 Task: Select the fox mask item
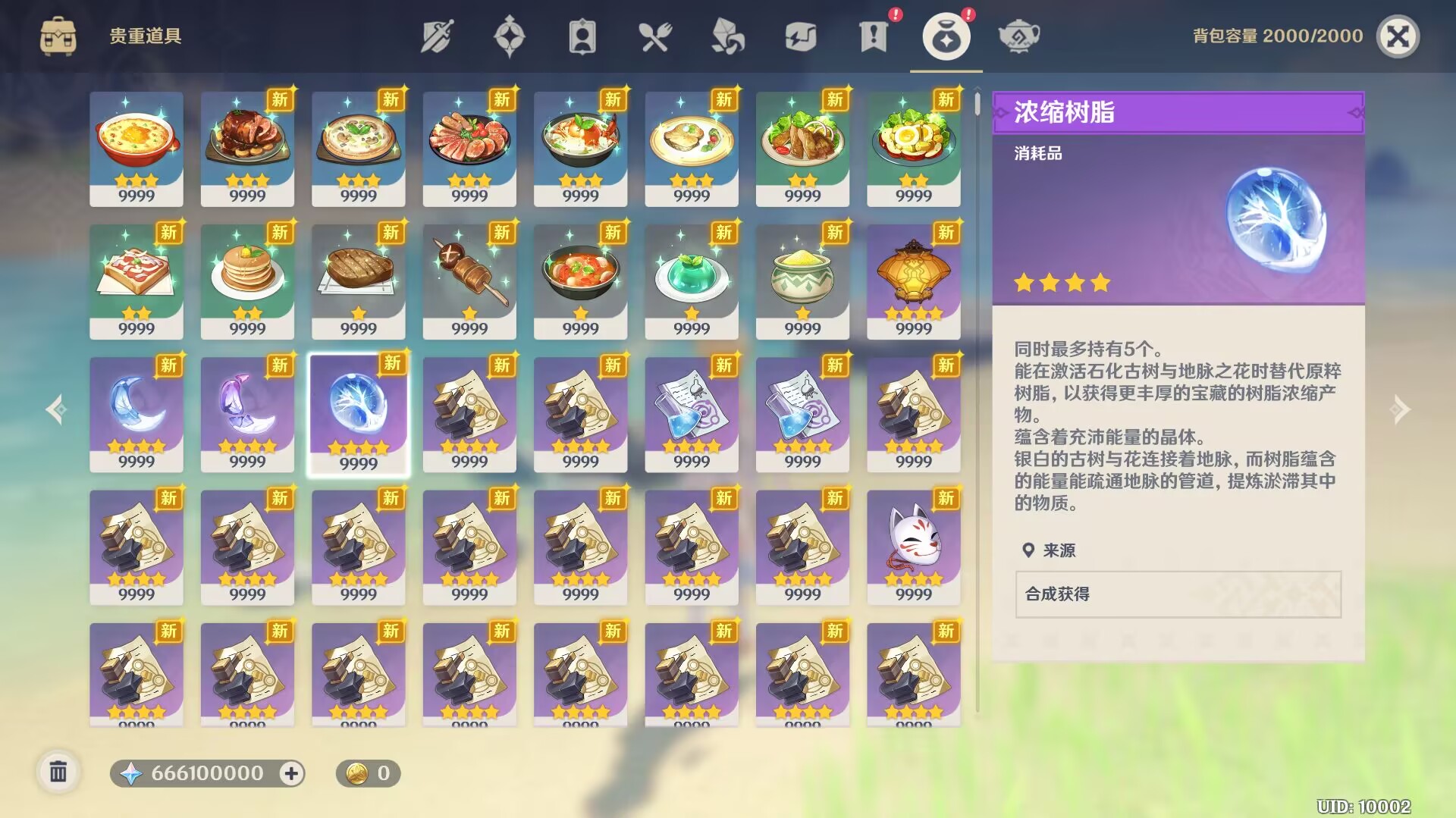pyautogui.click(x=914, y=543)
